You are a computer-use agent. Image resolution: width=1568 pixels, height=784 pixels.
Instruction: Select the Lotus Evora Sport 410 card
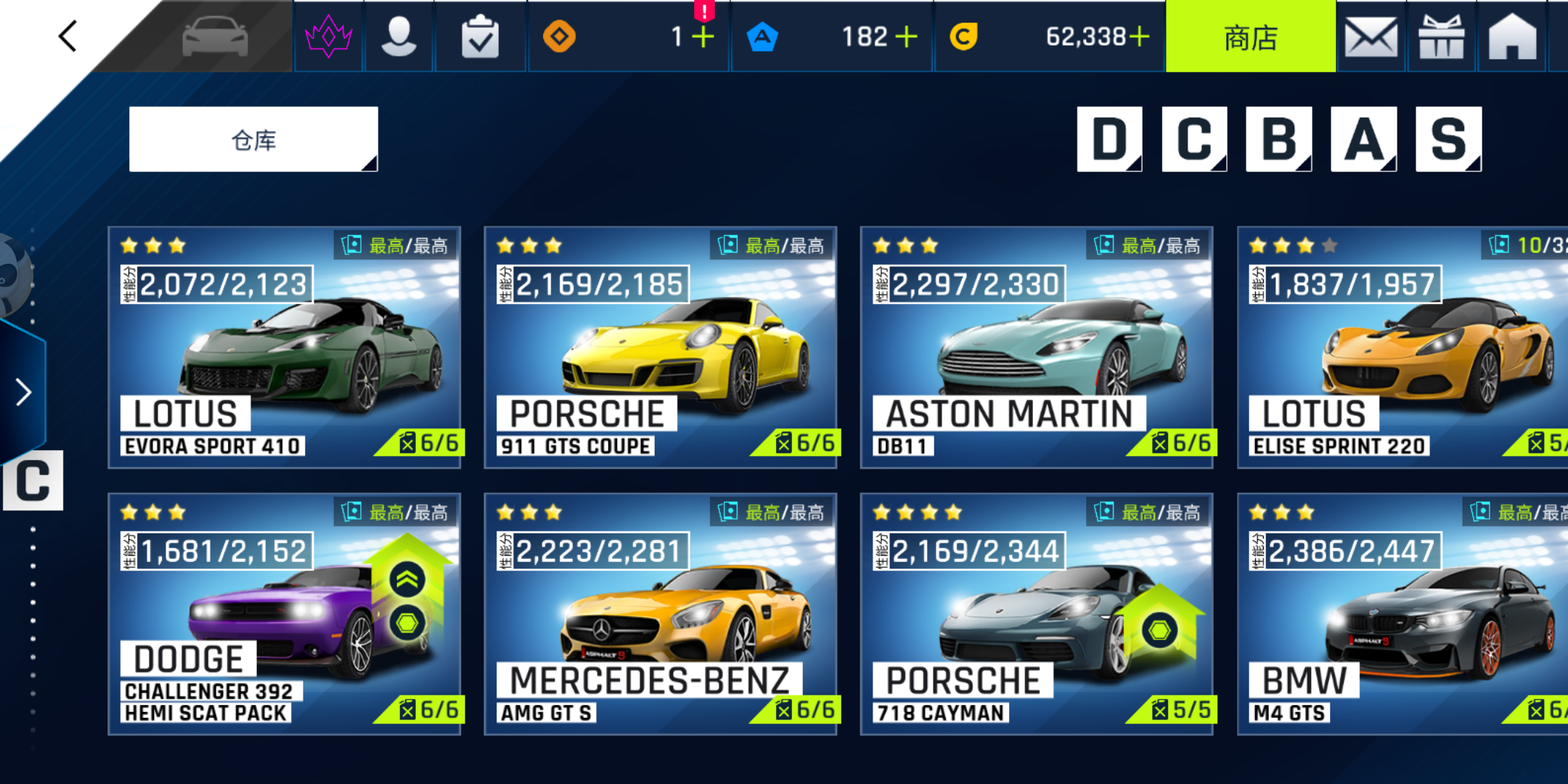pos(285,348)
